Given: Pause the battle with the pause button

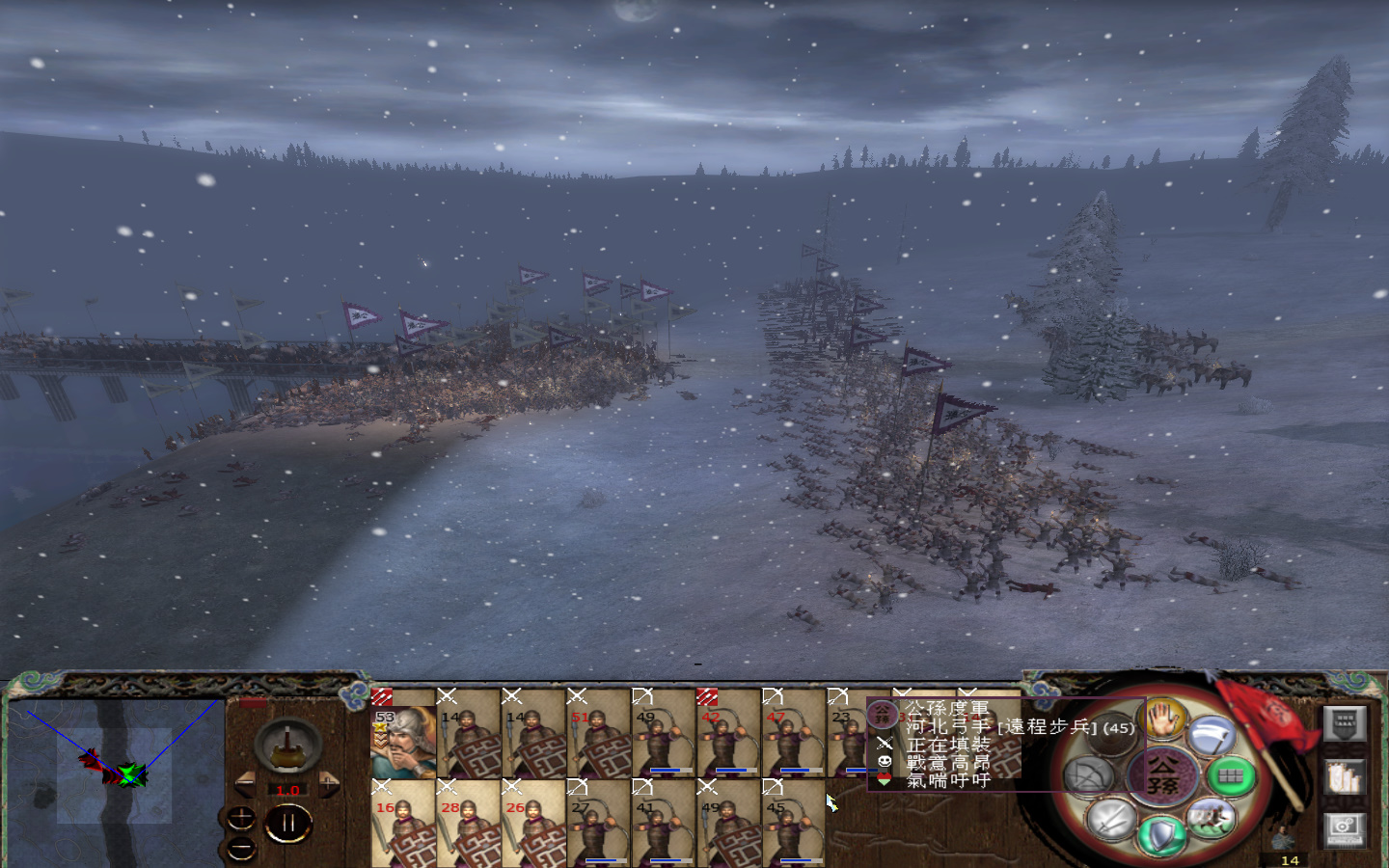Looking at the screenshot, I should (x=288, y=822).
